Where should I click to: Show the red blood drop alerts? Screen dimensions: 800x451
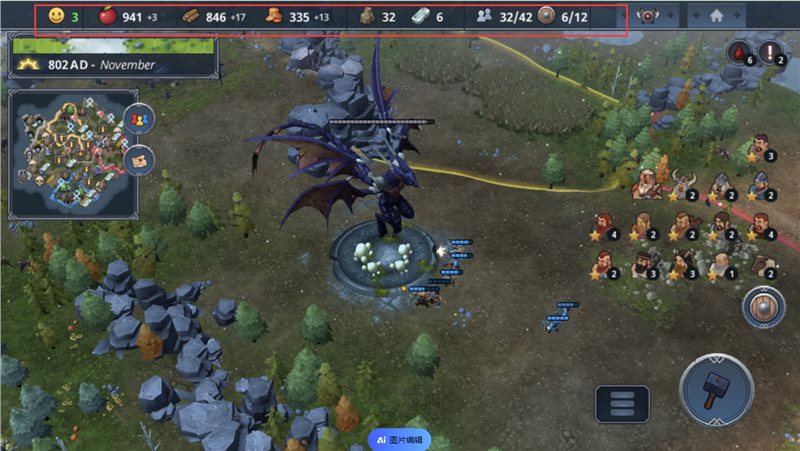(x=740, y=53)
